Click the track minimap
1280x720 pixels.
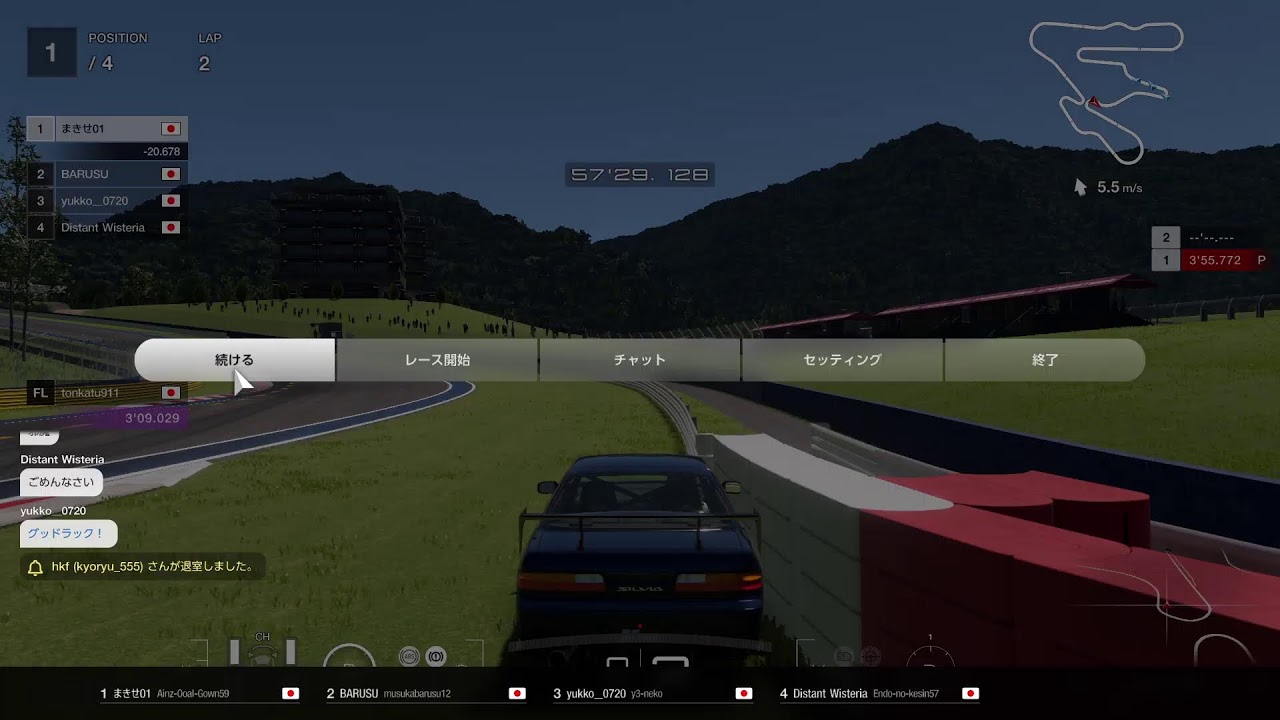(1107, 92)
